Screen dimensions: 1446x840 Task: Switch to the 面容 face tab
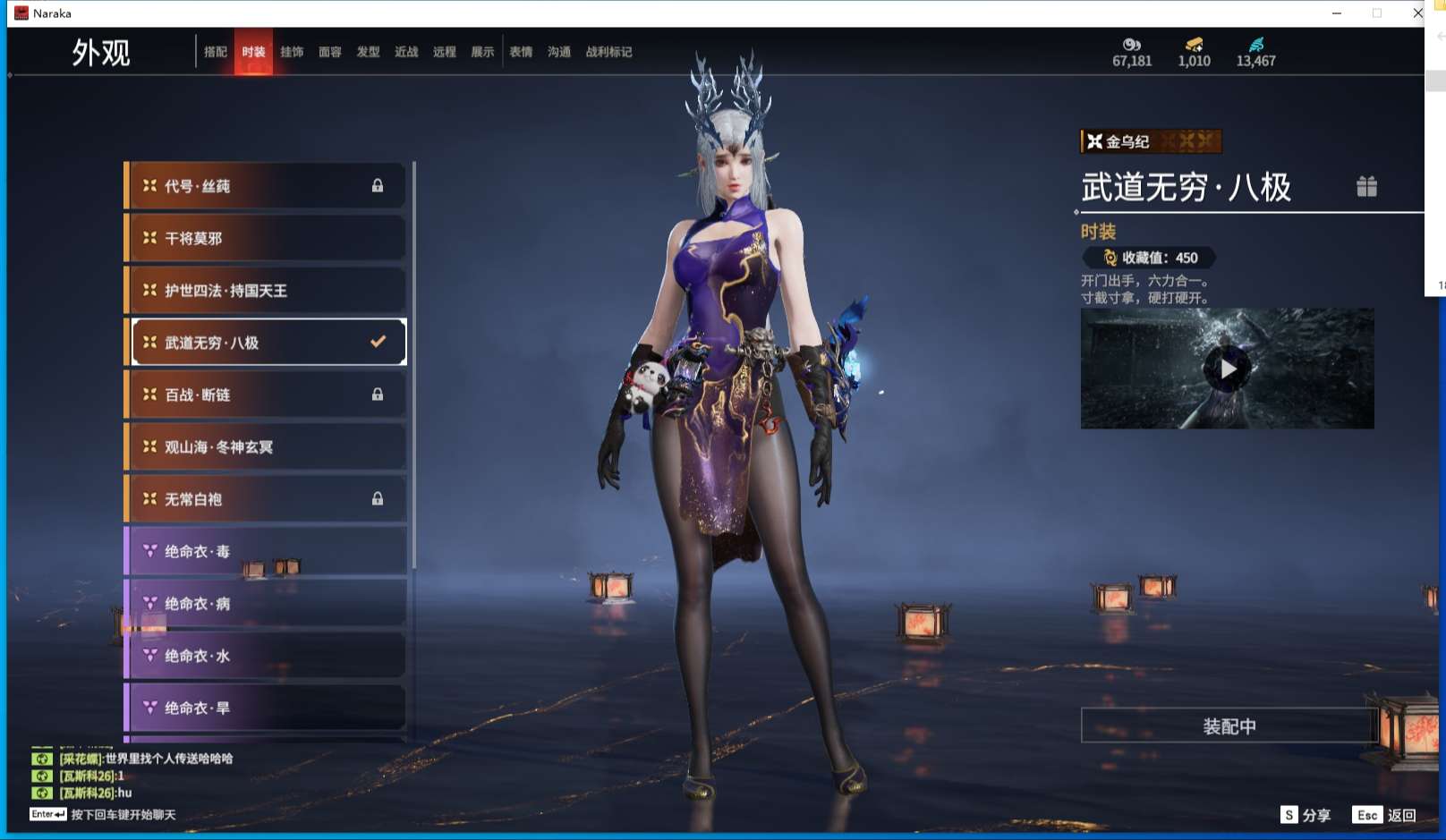point(330,52)
